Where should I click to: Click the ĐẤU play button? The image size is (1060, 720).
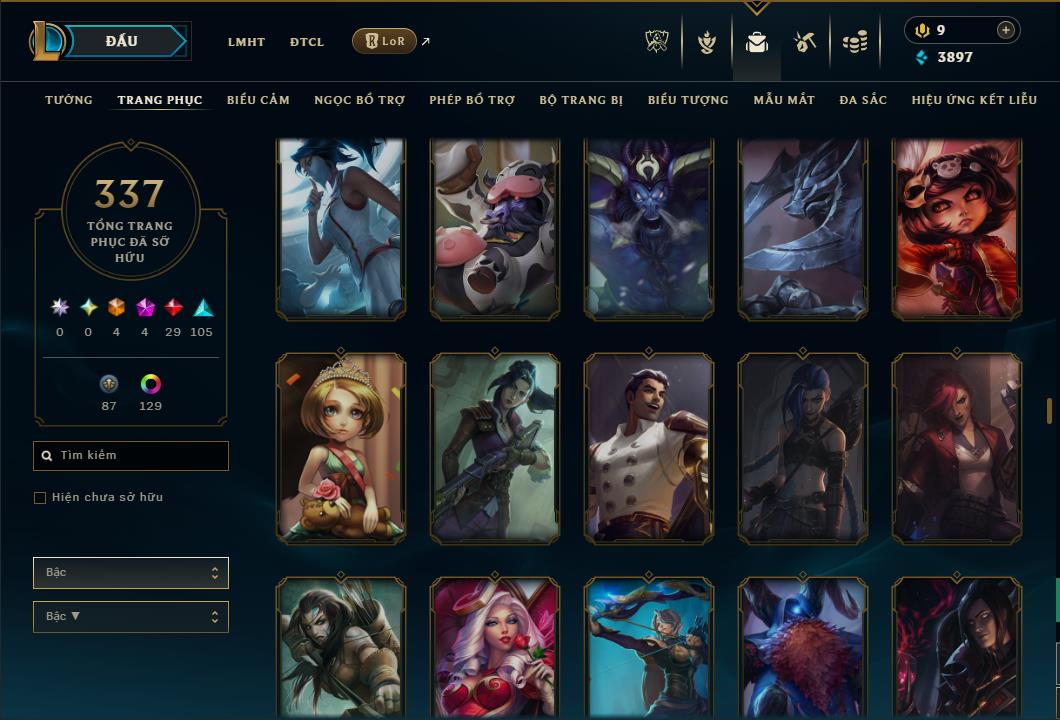pos(122,41)
